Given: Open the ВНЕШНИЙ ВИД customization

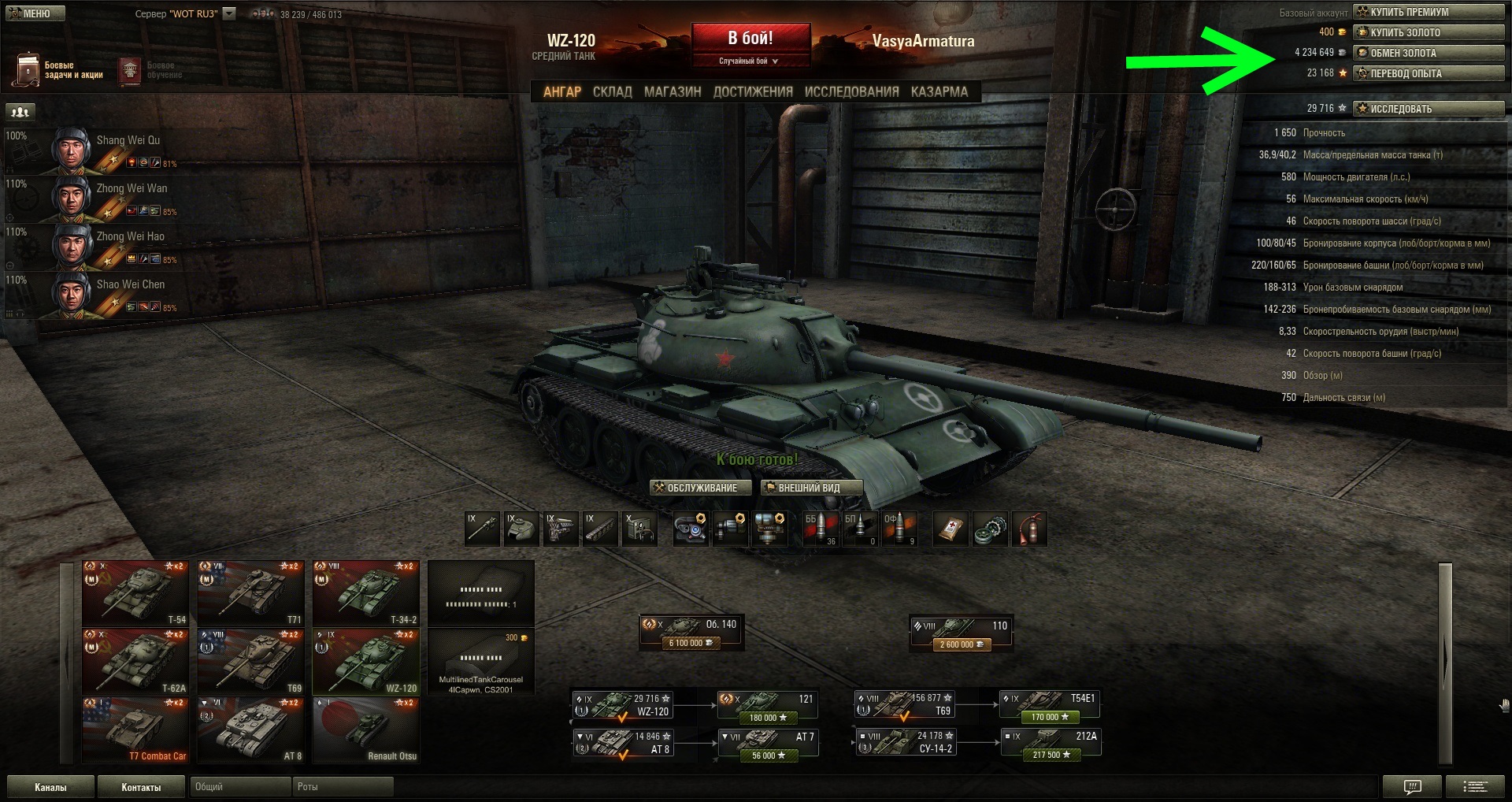Looking at the screenshot, I should click(x=811, y=488).
